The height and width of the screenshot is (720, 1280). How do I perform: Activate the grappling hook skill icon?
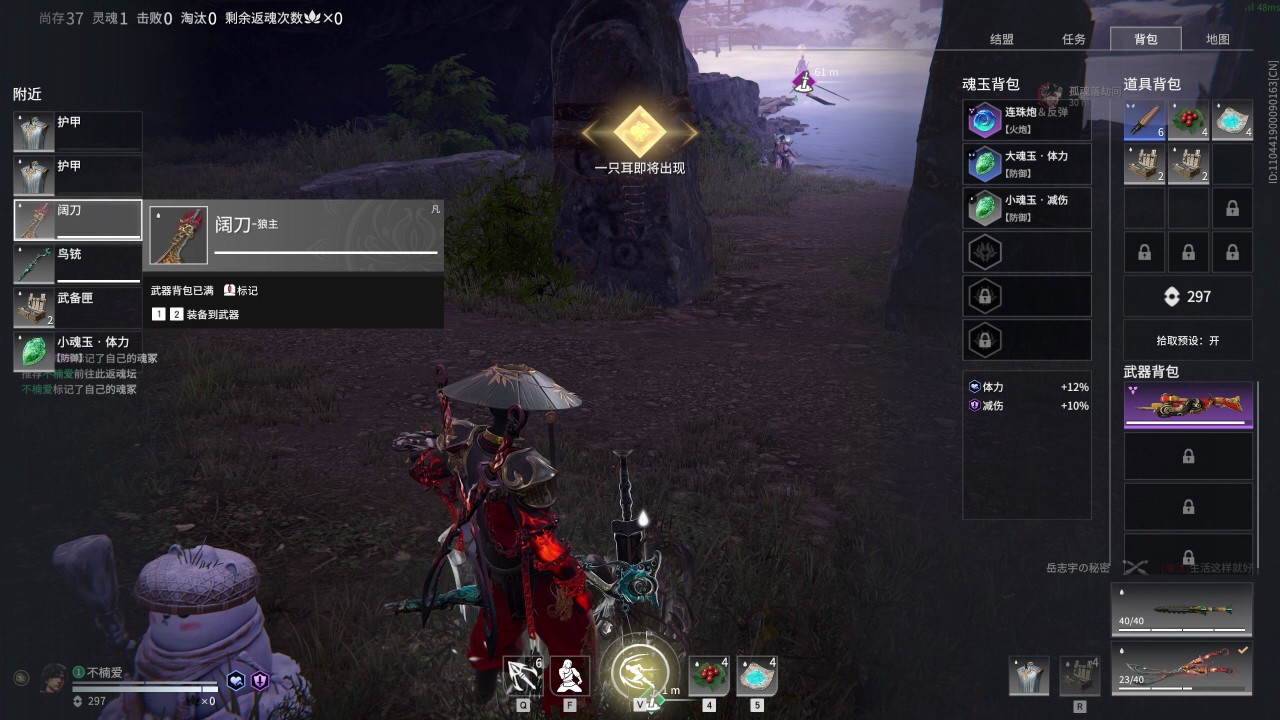pos(523,676)
